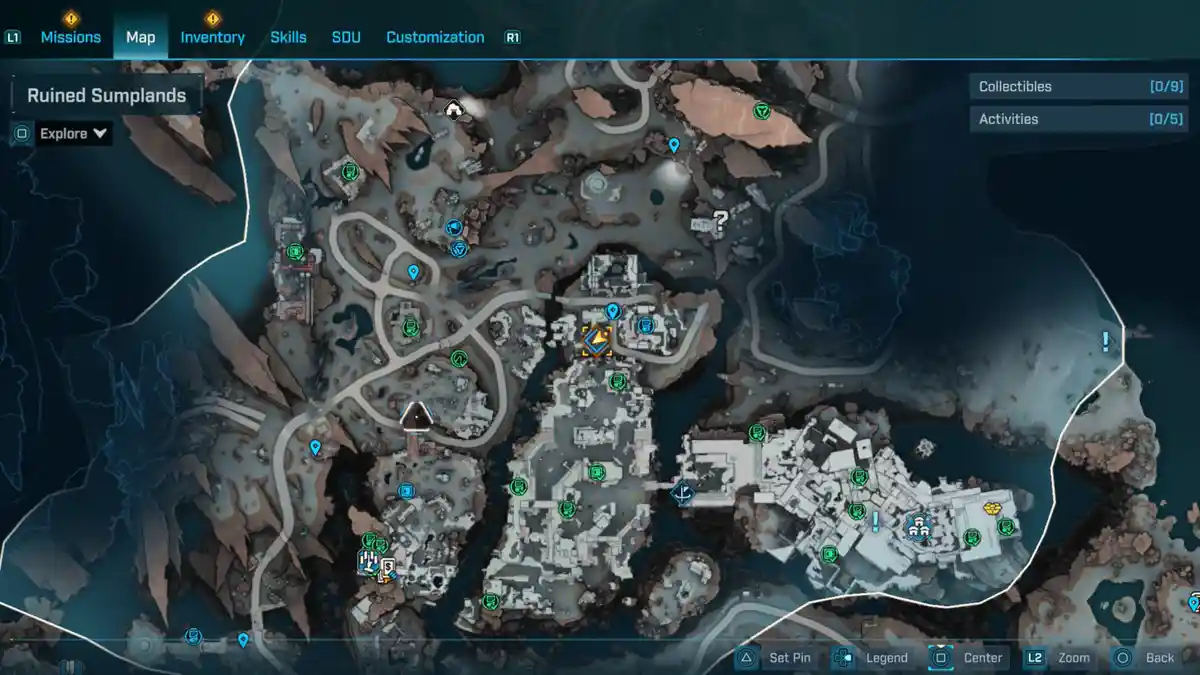The height and width of the screenshot is (675, 1200).
Task: Set a pin on the map
Action: click(776, 658)
